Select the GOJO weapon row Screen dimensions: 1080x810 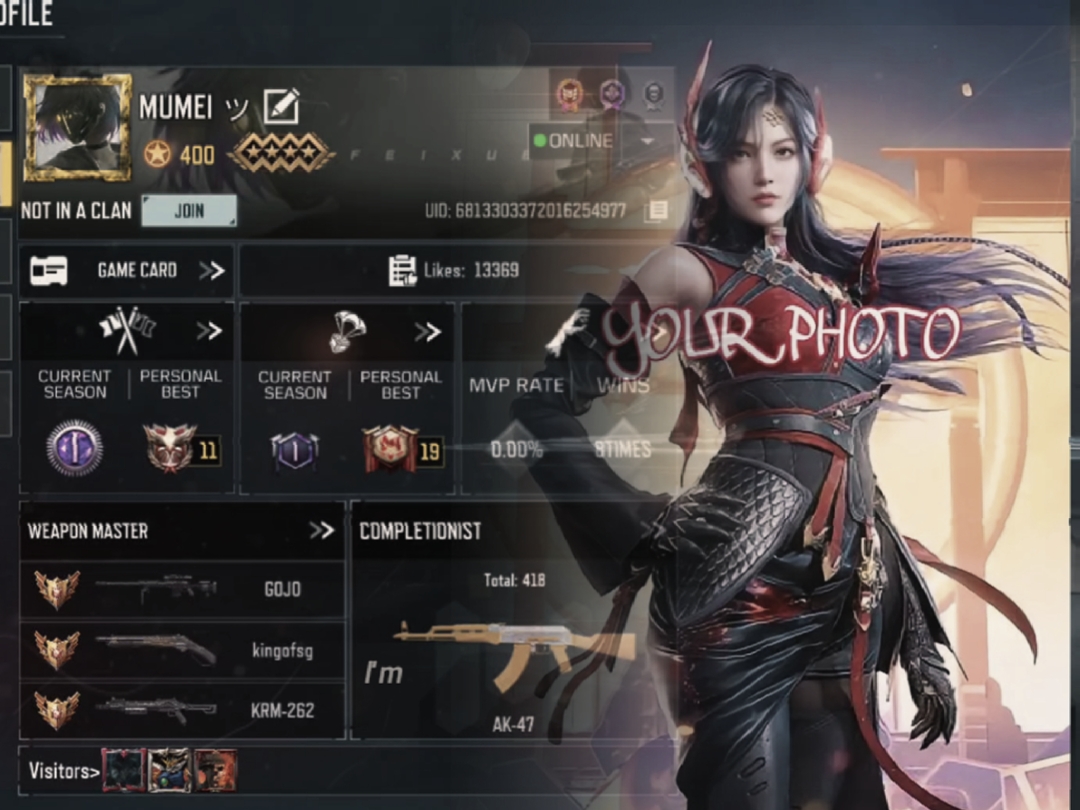tap(182, 590)
